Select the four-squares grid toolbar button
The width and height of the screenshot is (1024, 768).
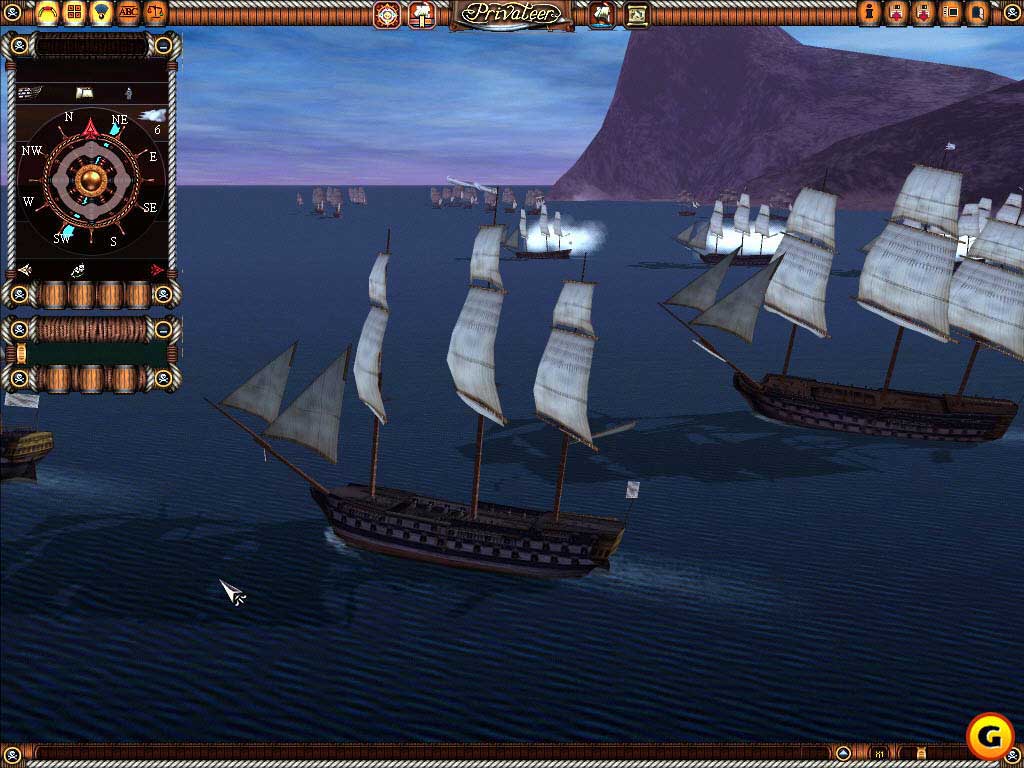[x=73, y=12]
